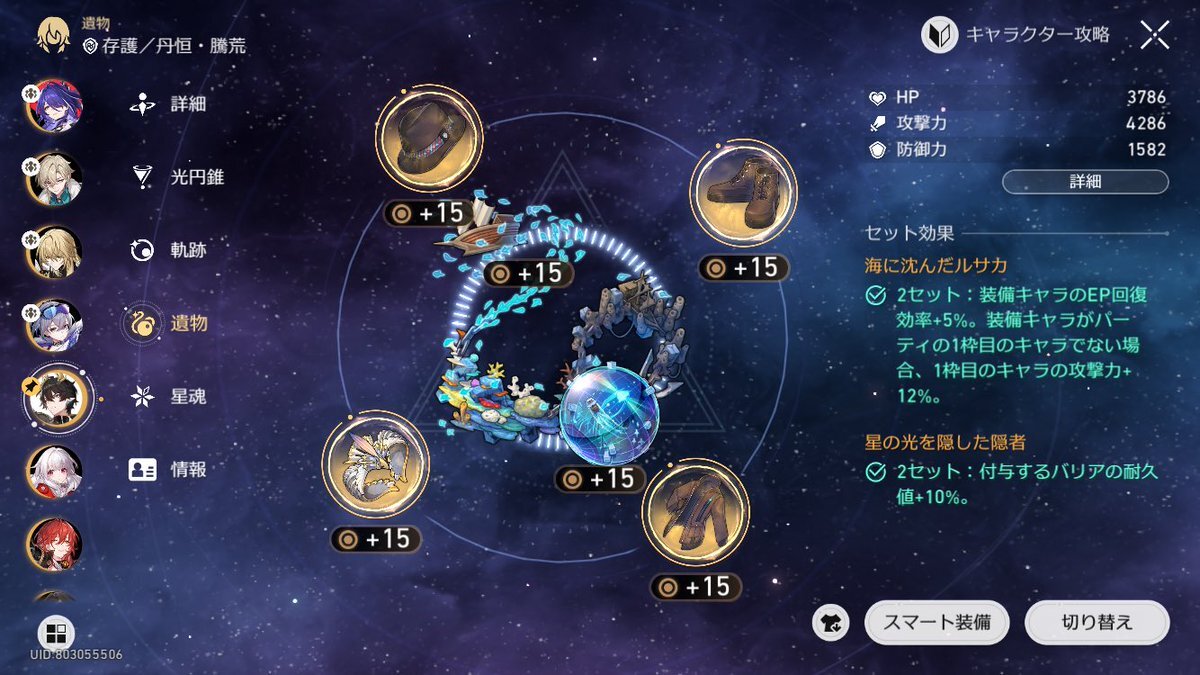The image size is (1200, 675).
Task: Open the grid menu icon above UID
Action: tap(55, 633)
